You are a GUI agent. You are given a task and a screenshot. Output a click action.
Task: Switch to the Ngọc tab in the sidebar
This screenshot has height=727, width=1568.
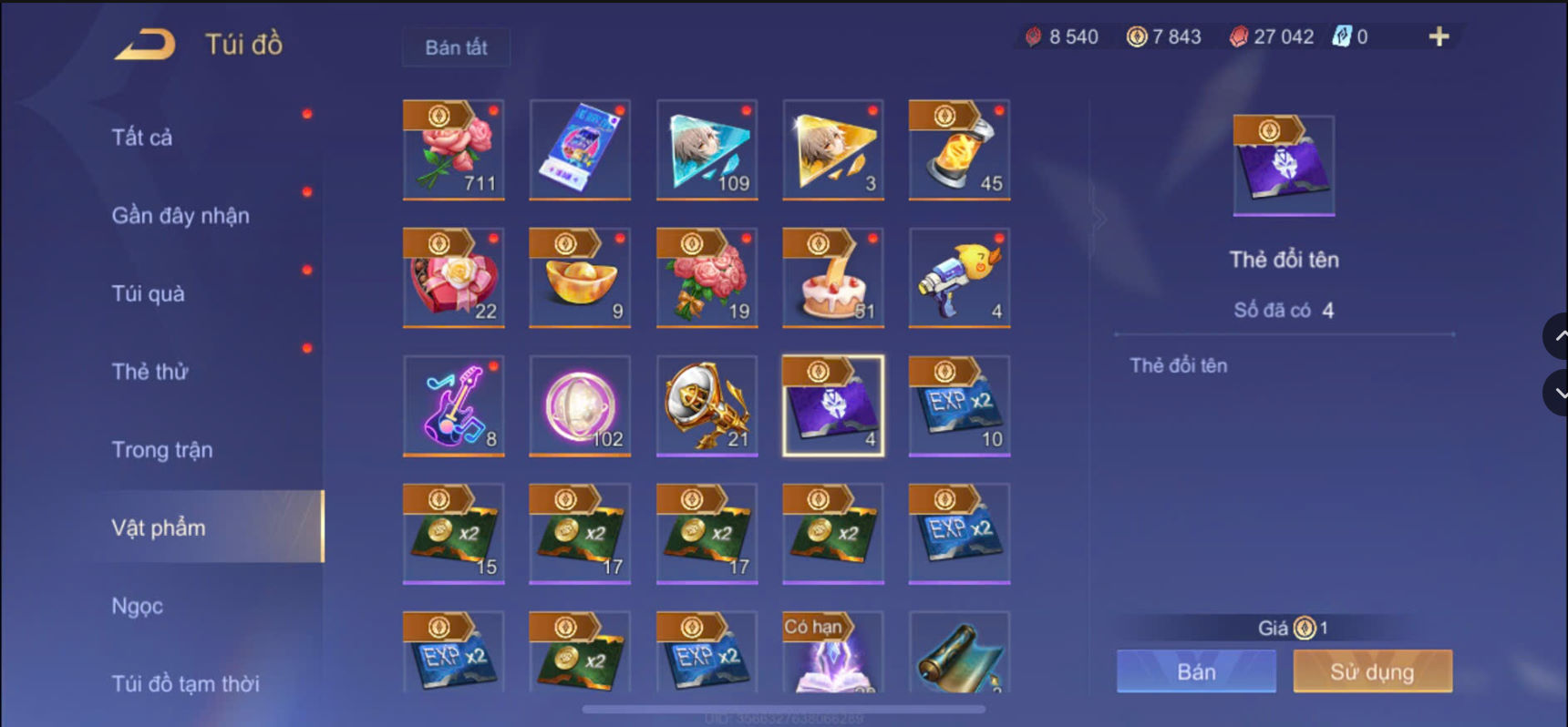135,605
